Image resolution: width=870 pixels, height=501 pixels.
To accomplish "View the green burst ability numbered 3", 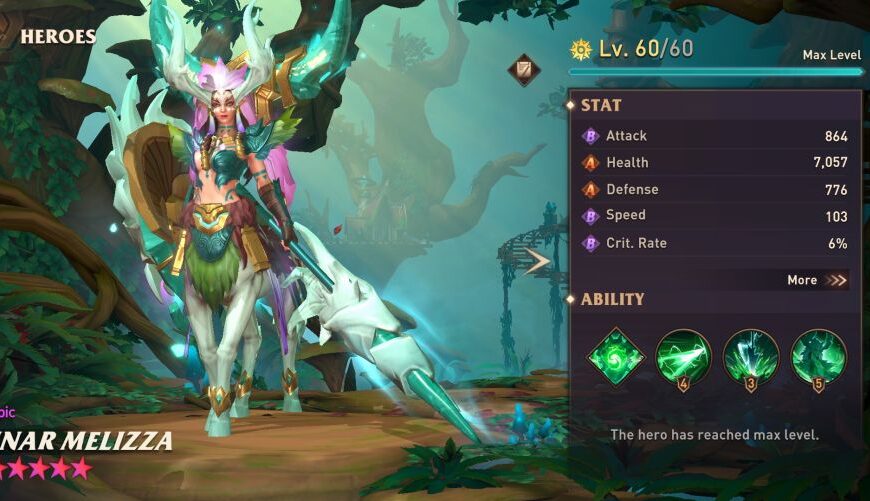I will [x=751, y=356].
